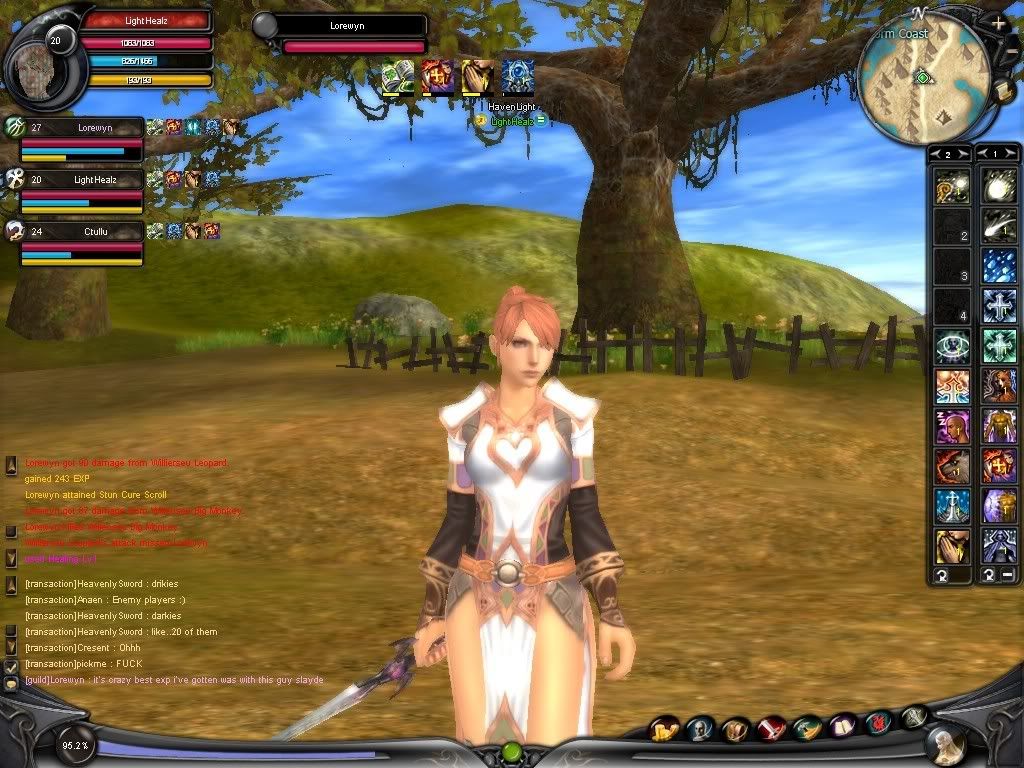Open the hooded face menu icon
Viewport: 1024px width, 768px height.
pyautogui.click(x=700, y=730)
